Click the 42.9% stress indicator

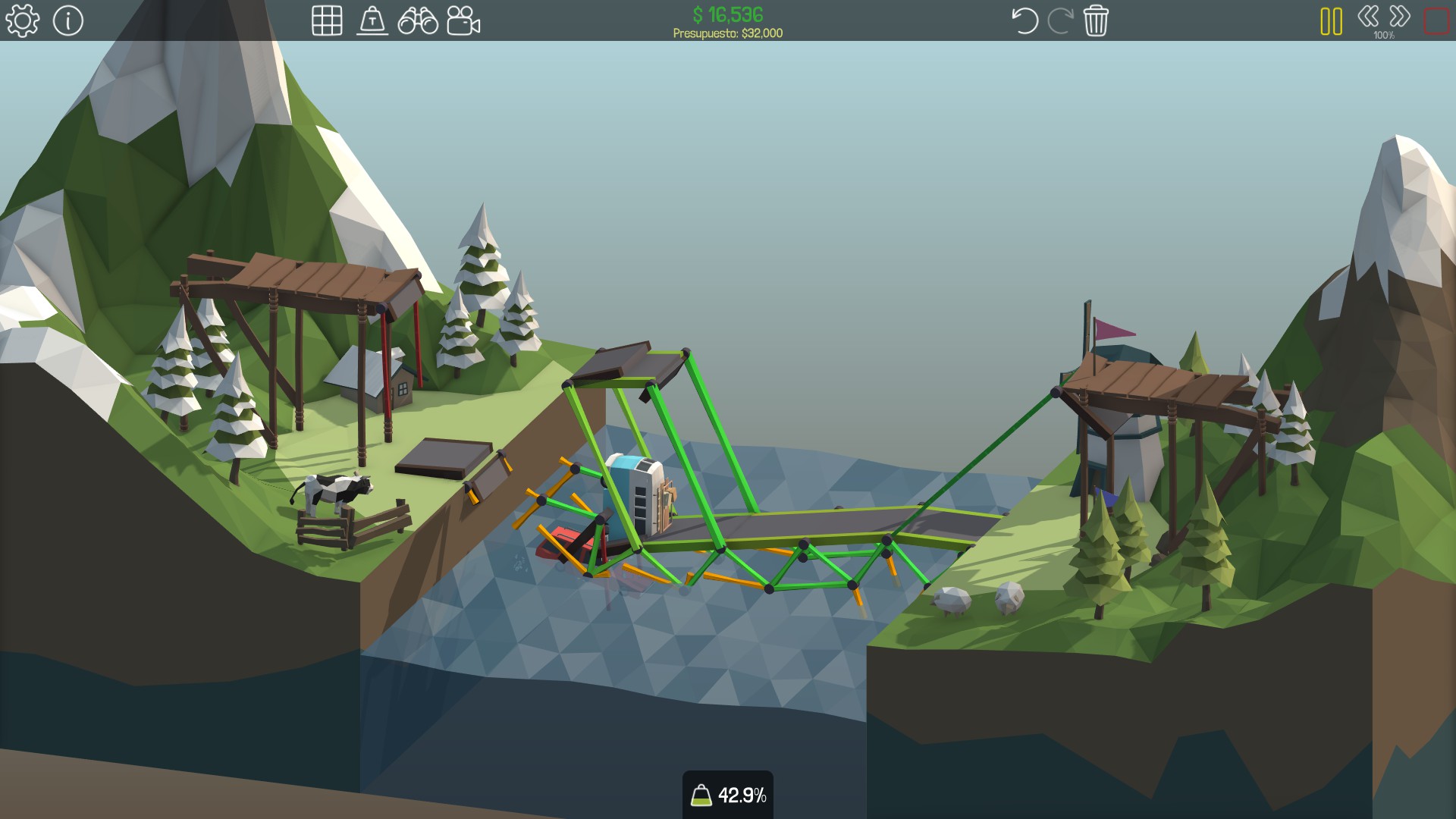[x=728, y=795]
